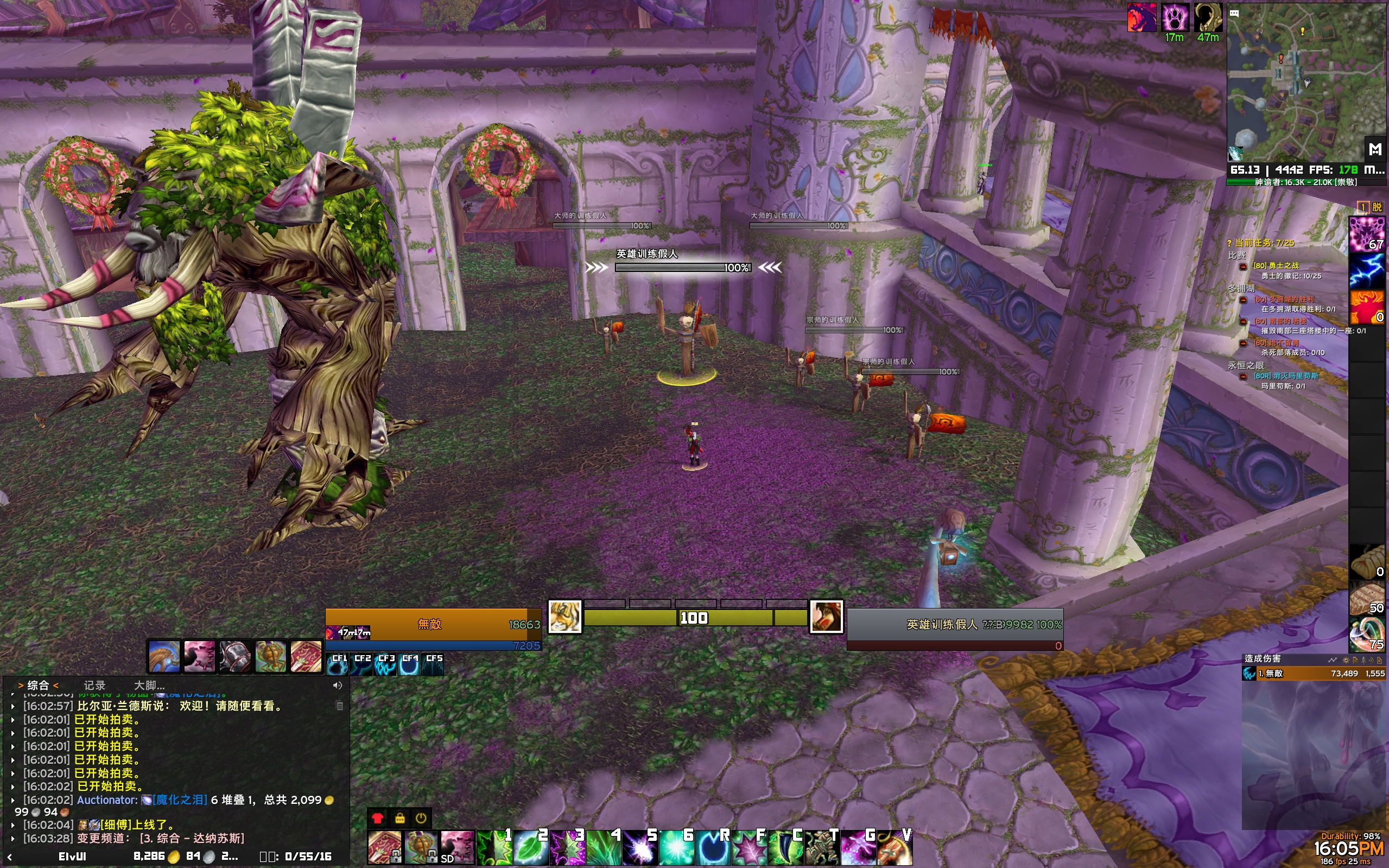
Task: Use the white starburst spell on key 5
Action: click(x=640, y=848)
